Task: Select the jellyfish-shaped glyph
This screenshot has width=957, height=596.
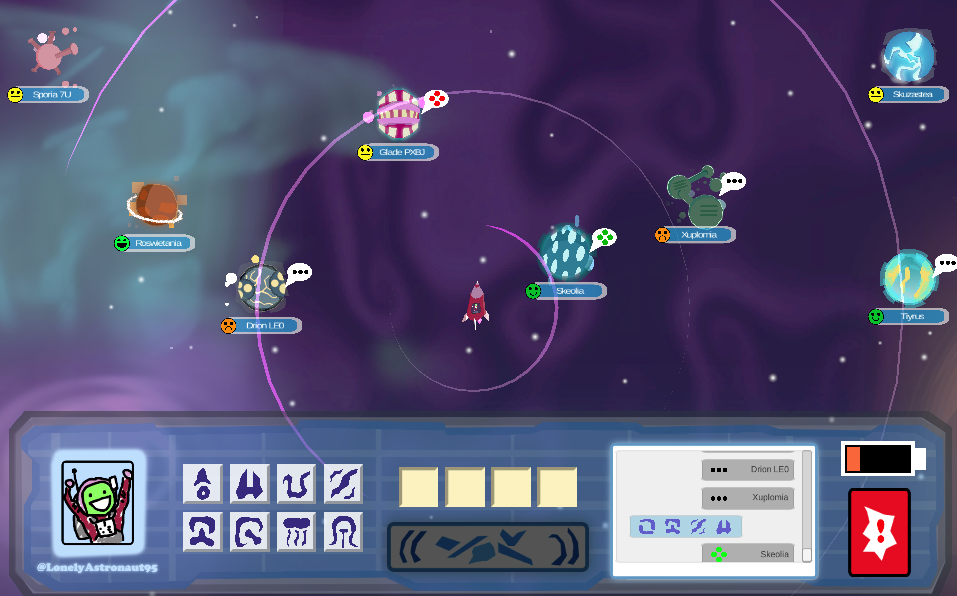Action: (x=296, y=531)
